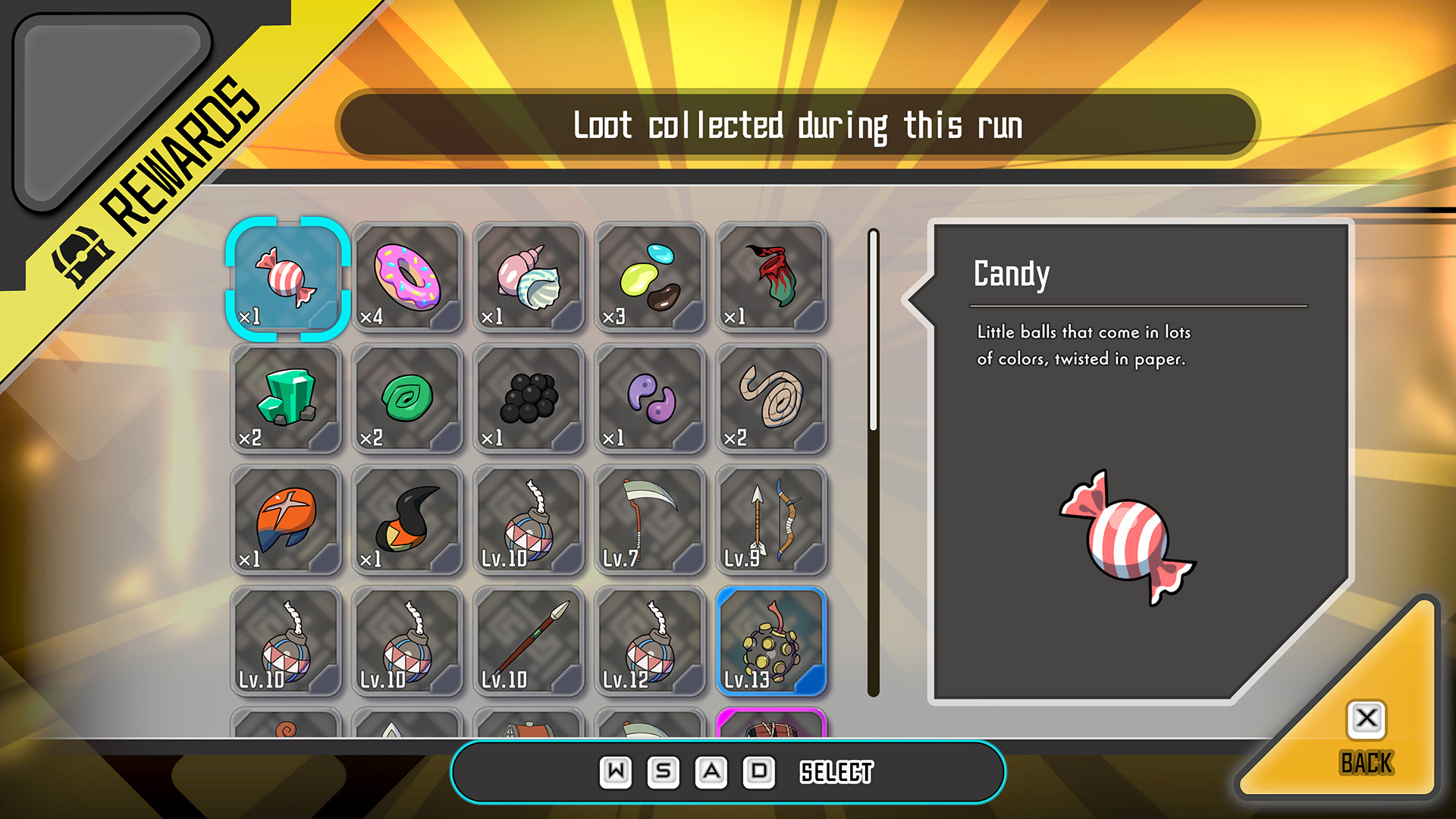Select the orange star shell slot
This screenshot has height=819, width=1456.
(x=287, y=520)
